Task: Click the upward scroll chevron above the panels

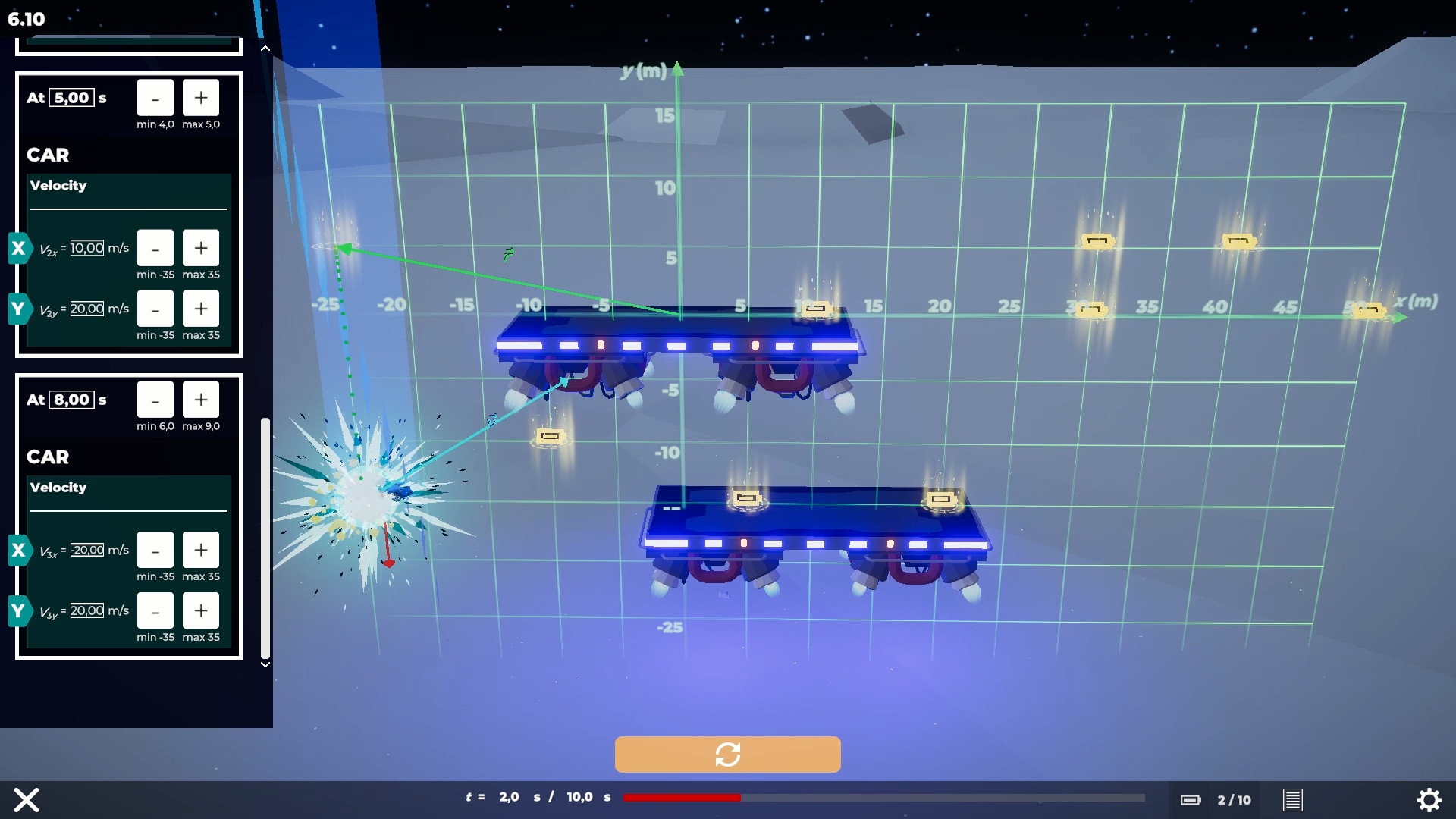Action: [x=265, y=47]
